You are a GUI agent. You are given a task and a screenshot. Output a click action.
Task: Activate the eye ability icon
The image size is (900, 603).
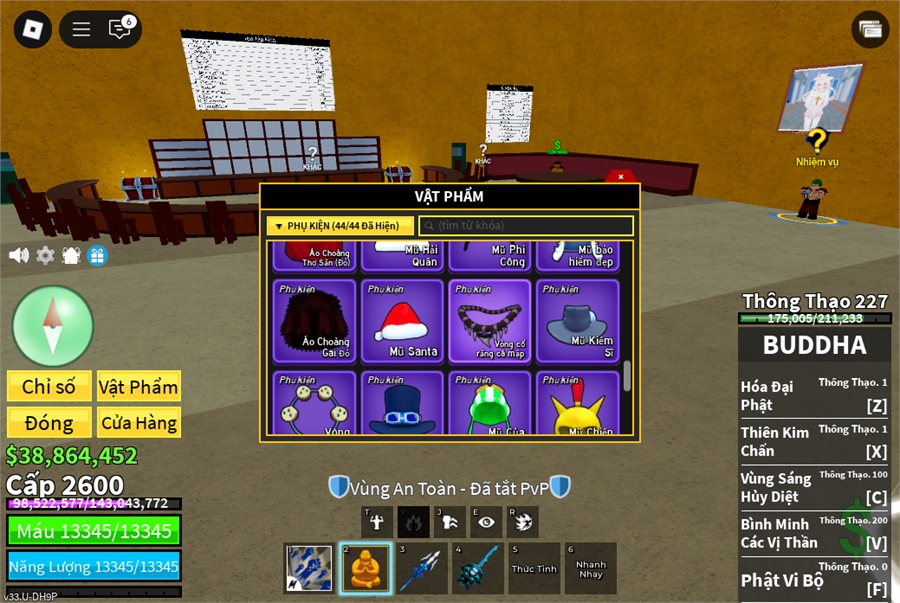point(486,521)
